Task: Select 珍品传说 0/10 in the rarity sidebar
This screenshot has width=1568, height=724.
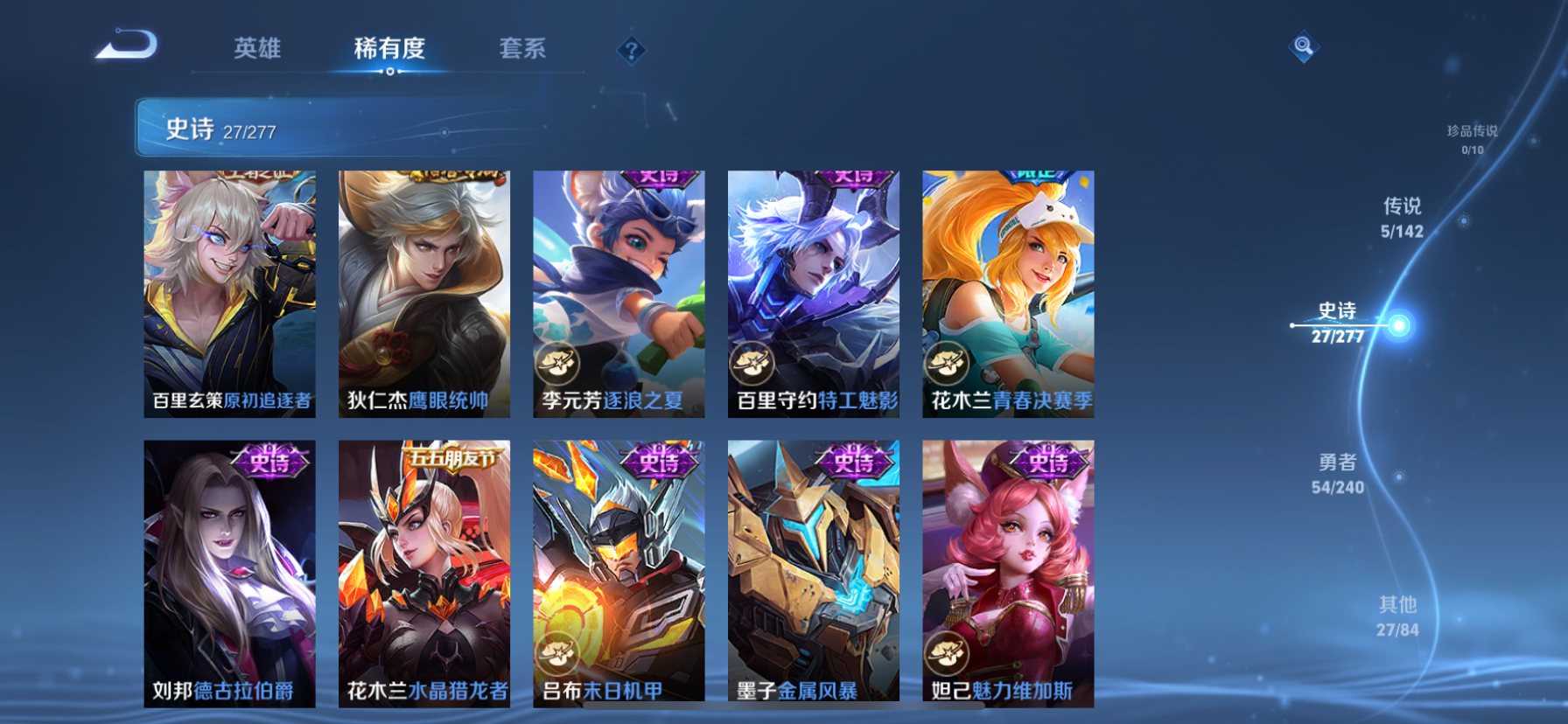Action: coord(1473,139)
